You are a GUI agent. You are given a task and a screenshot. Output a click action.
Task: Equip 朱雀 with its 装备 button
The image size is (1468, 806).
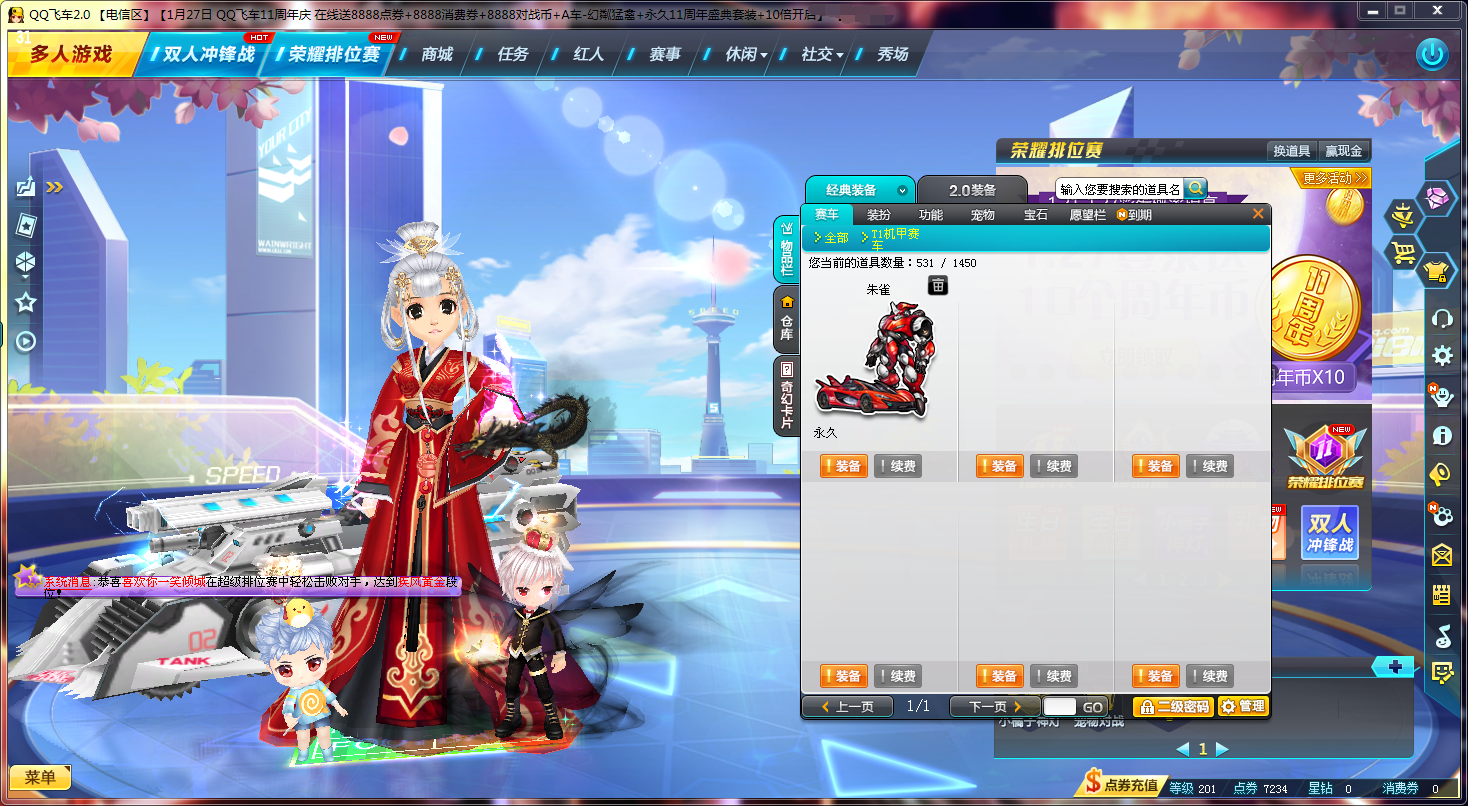click(843, 465)
